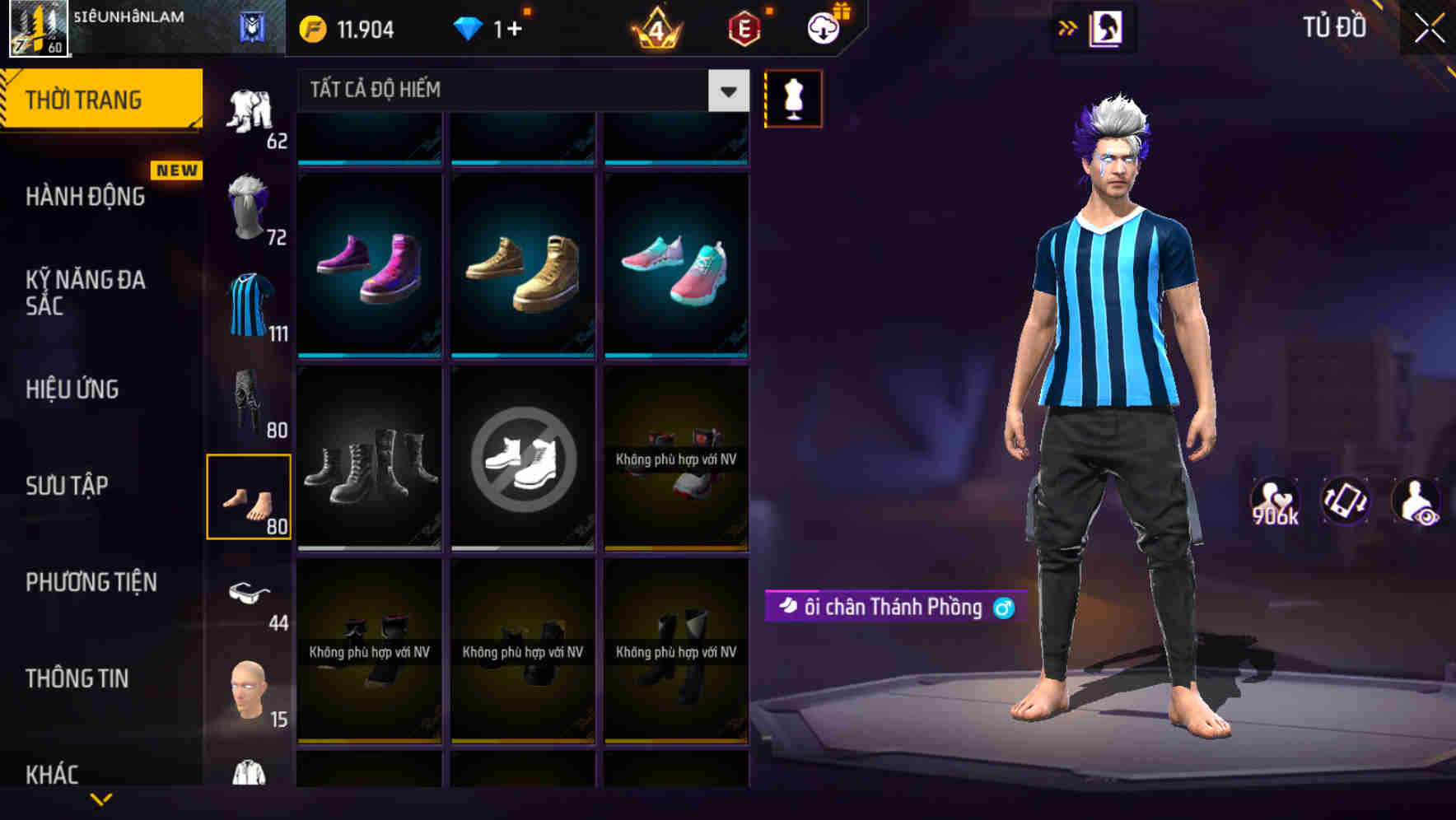
Task: Open the hair category icon
Action: 249,204
